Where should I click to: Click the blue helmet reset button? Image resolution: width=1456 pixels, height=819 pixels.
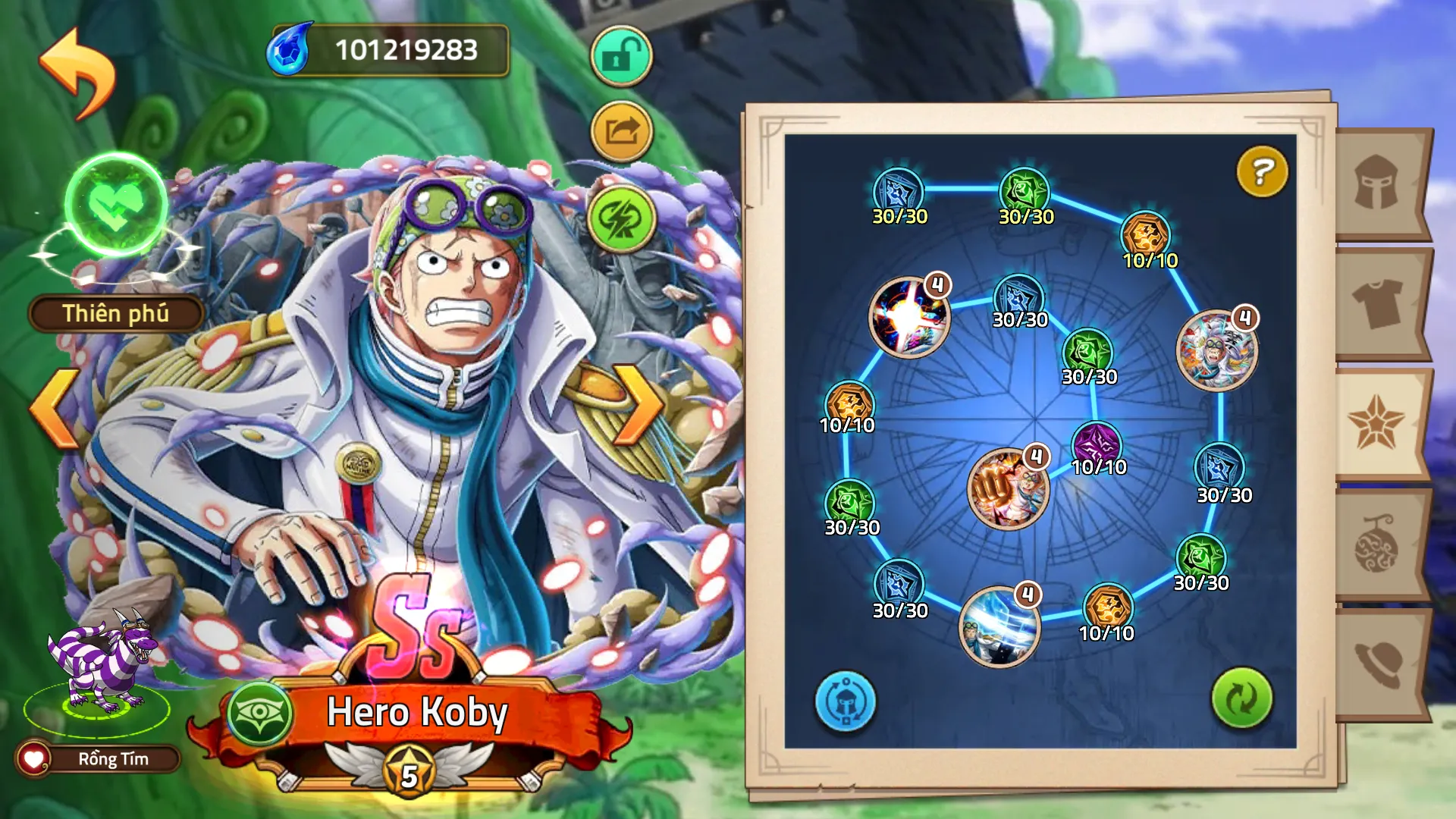(x=846, y=701)
